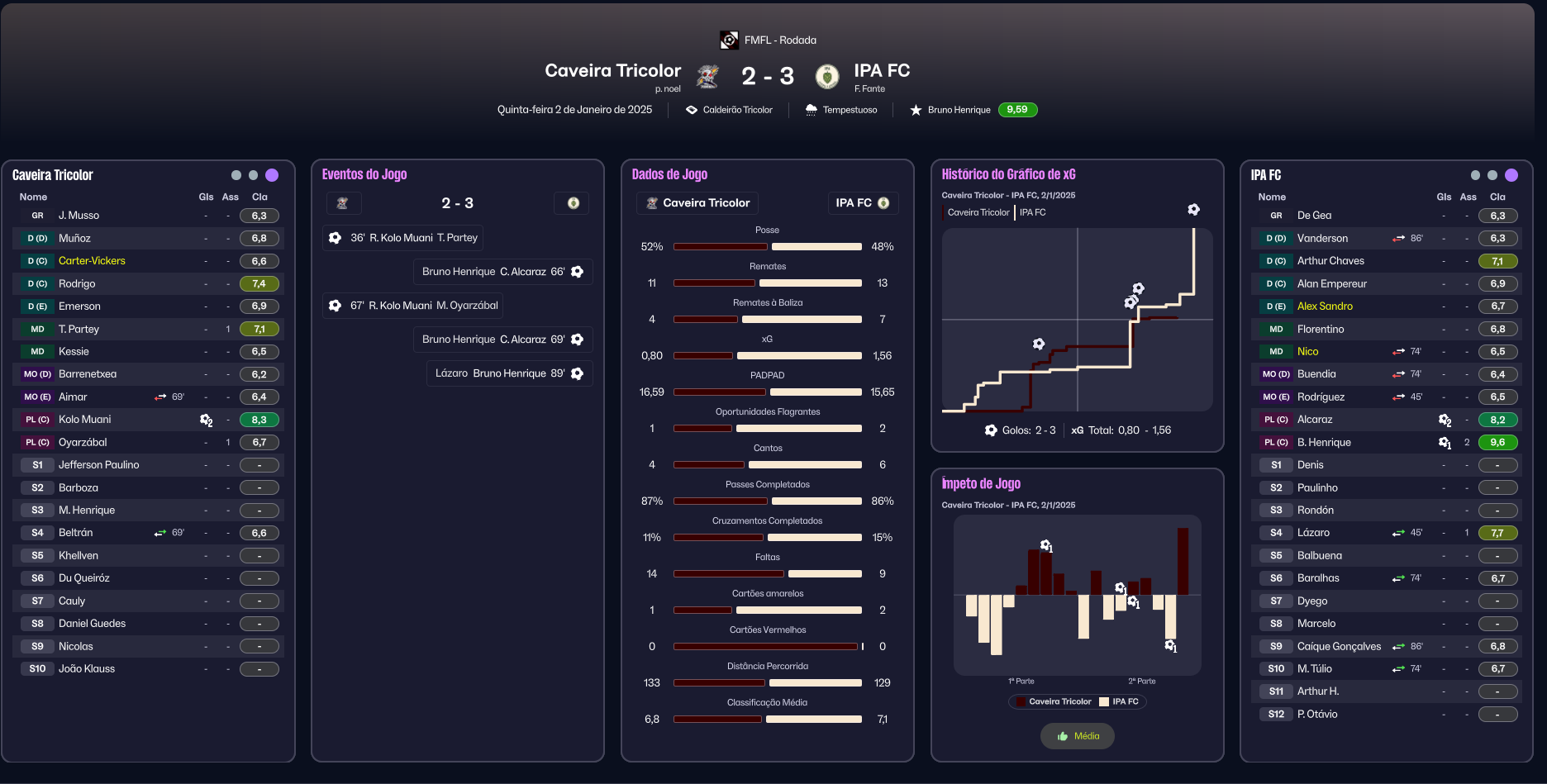Select Carter-Vickers in the Caveira Tricolor list

pos(92,261)
